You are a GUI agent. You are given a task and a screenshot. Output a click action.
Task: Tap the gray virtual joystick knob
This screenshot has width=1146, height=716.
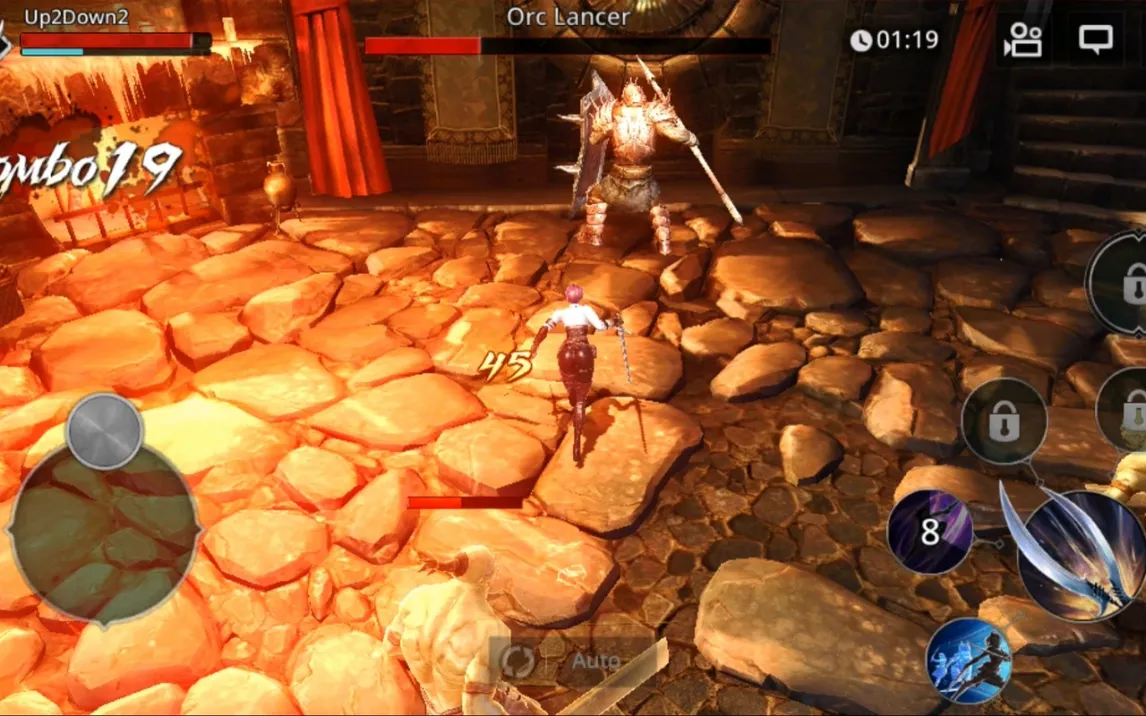[x=104, y=431]
